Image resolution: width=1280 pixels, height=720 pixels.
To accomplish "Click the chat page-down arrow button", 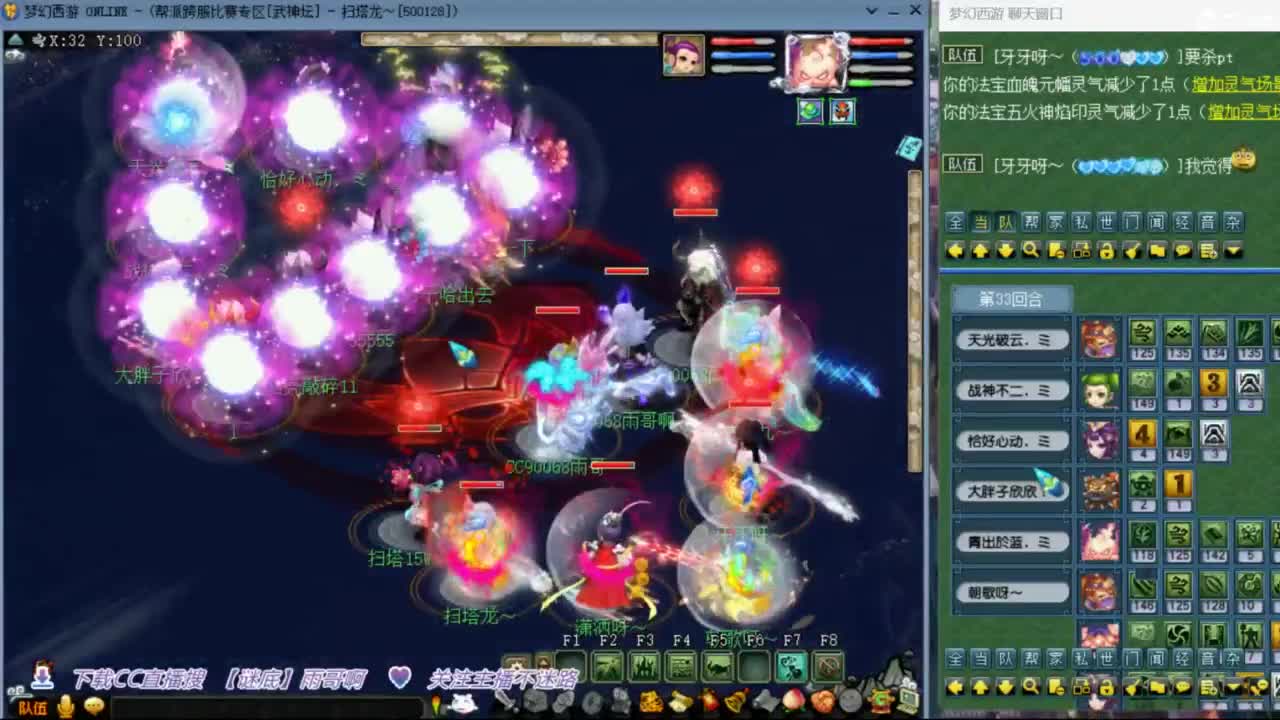I will [1004, 250].
